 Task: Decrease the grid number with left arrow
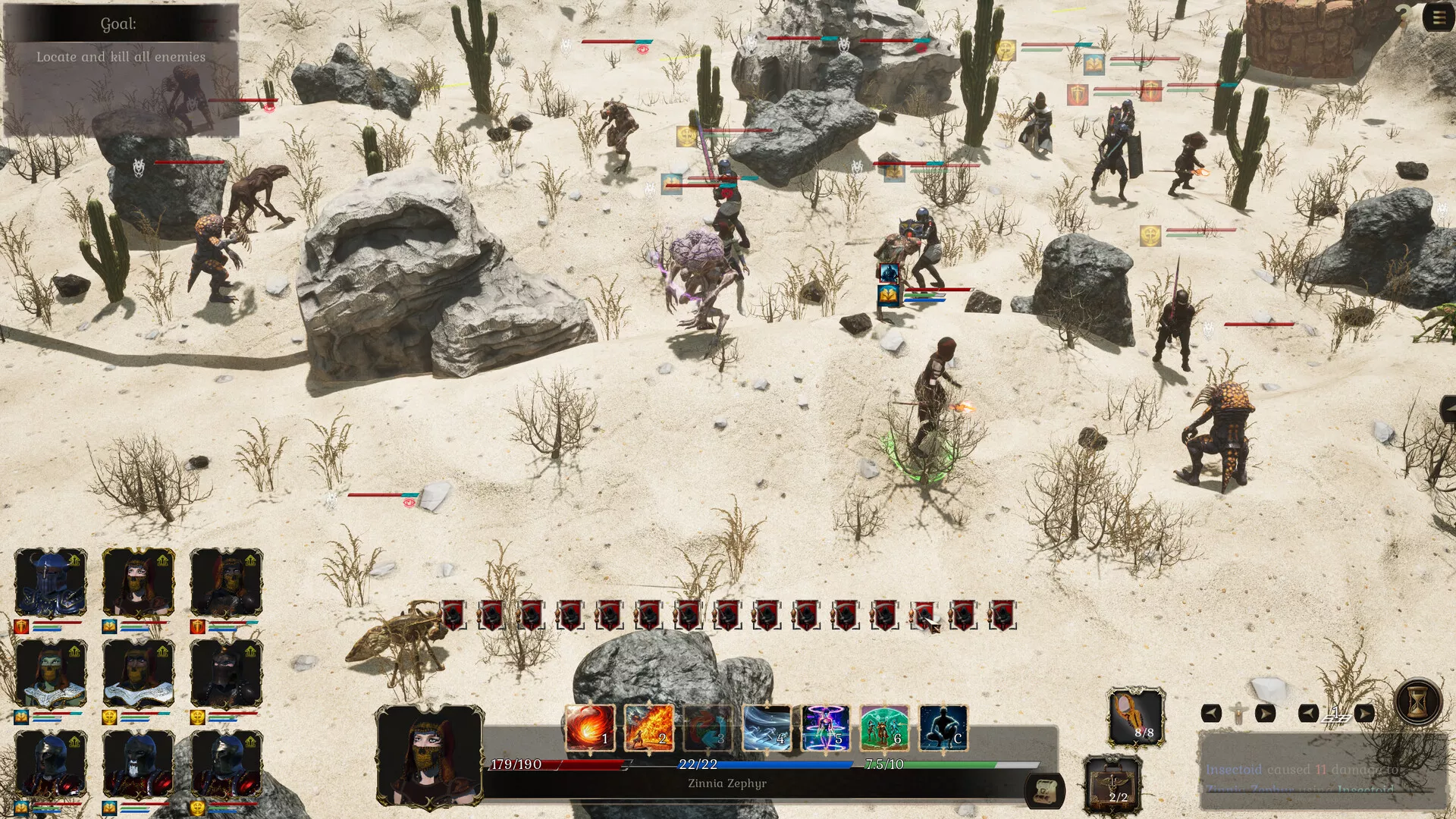1307,714
